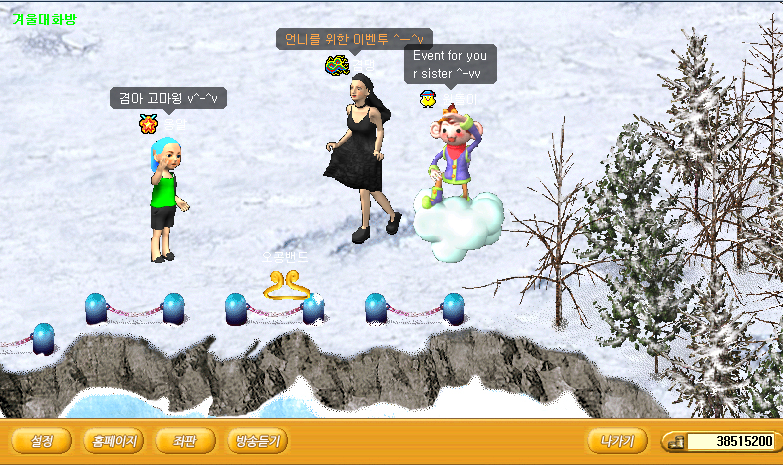783x465 pixels.
Task: Leave the room with 나가기
Action: click(617, 441)
